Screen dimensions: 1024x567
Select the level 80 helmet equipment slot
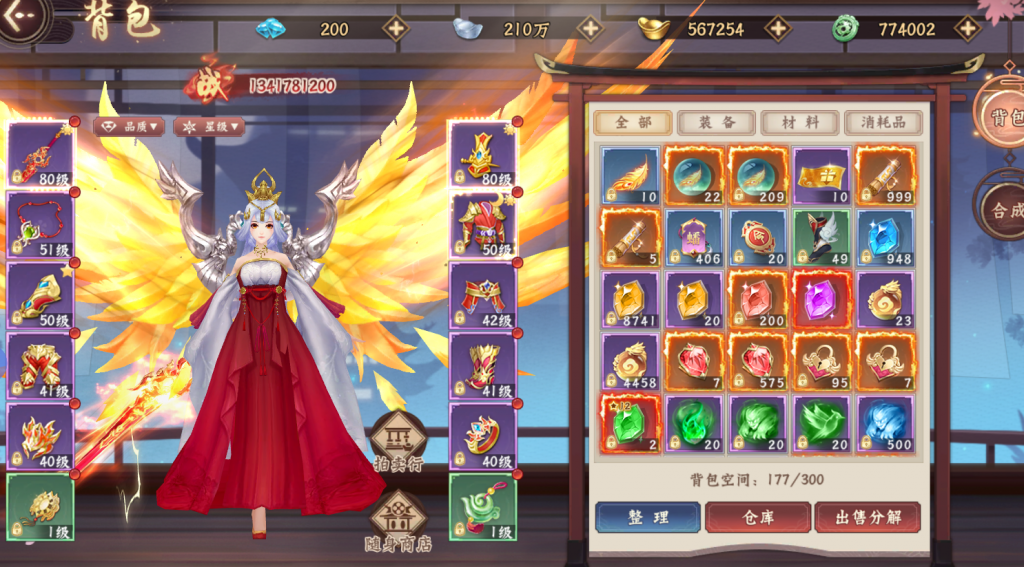coord(482,154)
